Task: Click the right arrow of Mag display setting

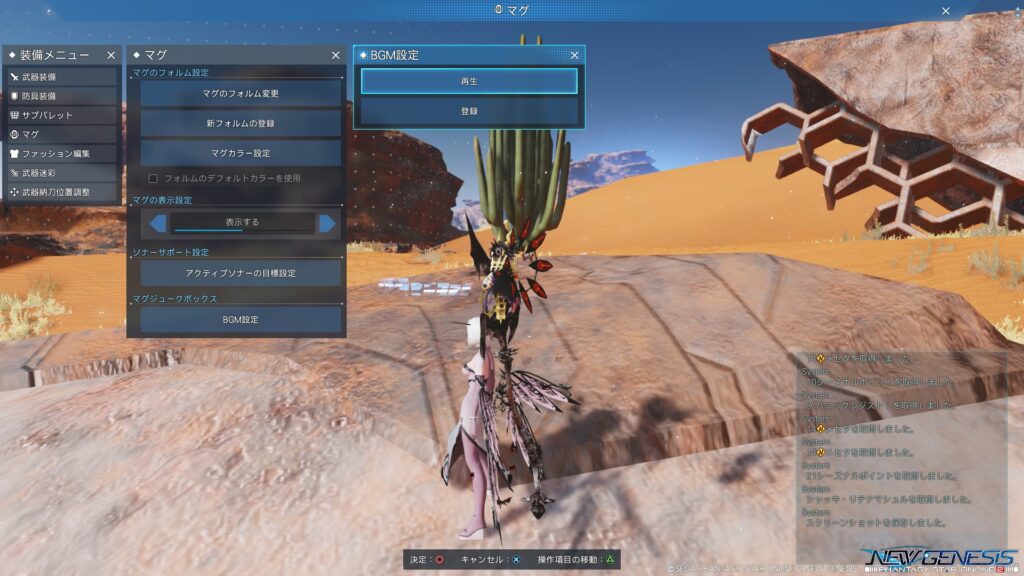Action: click(x=326, y=223)
